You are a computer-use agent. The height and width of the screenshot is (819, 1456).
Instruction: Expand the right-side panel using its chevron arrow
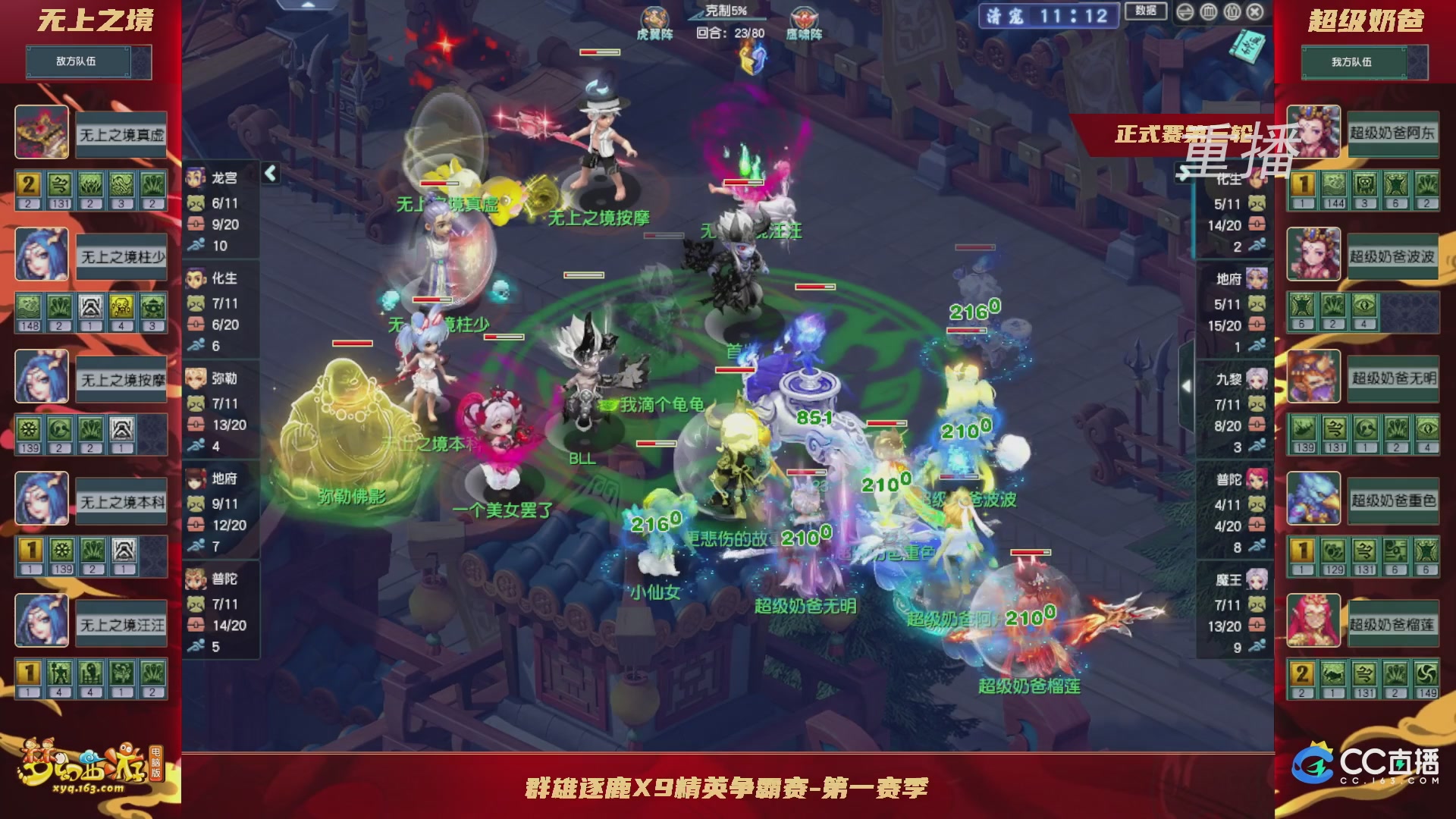pyautogui.click(x=1188, y=385)
